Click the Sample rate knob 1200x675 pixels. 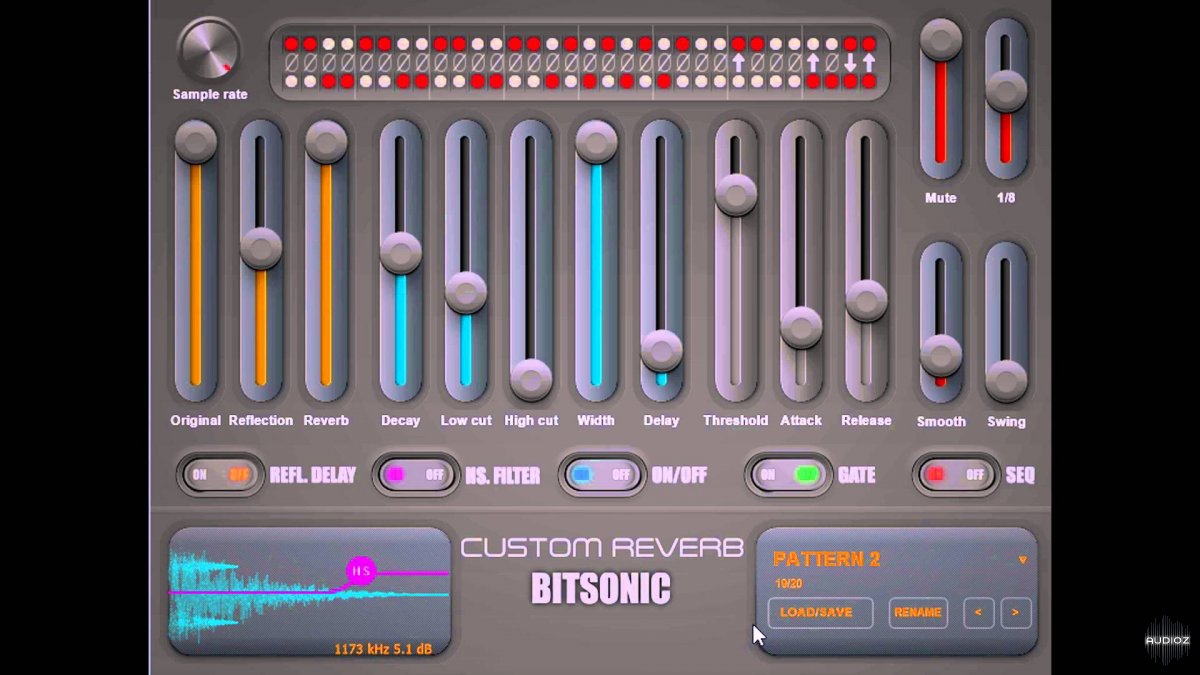pos(209,50)
